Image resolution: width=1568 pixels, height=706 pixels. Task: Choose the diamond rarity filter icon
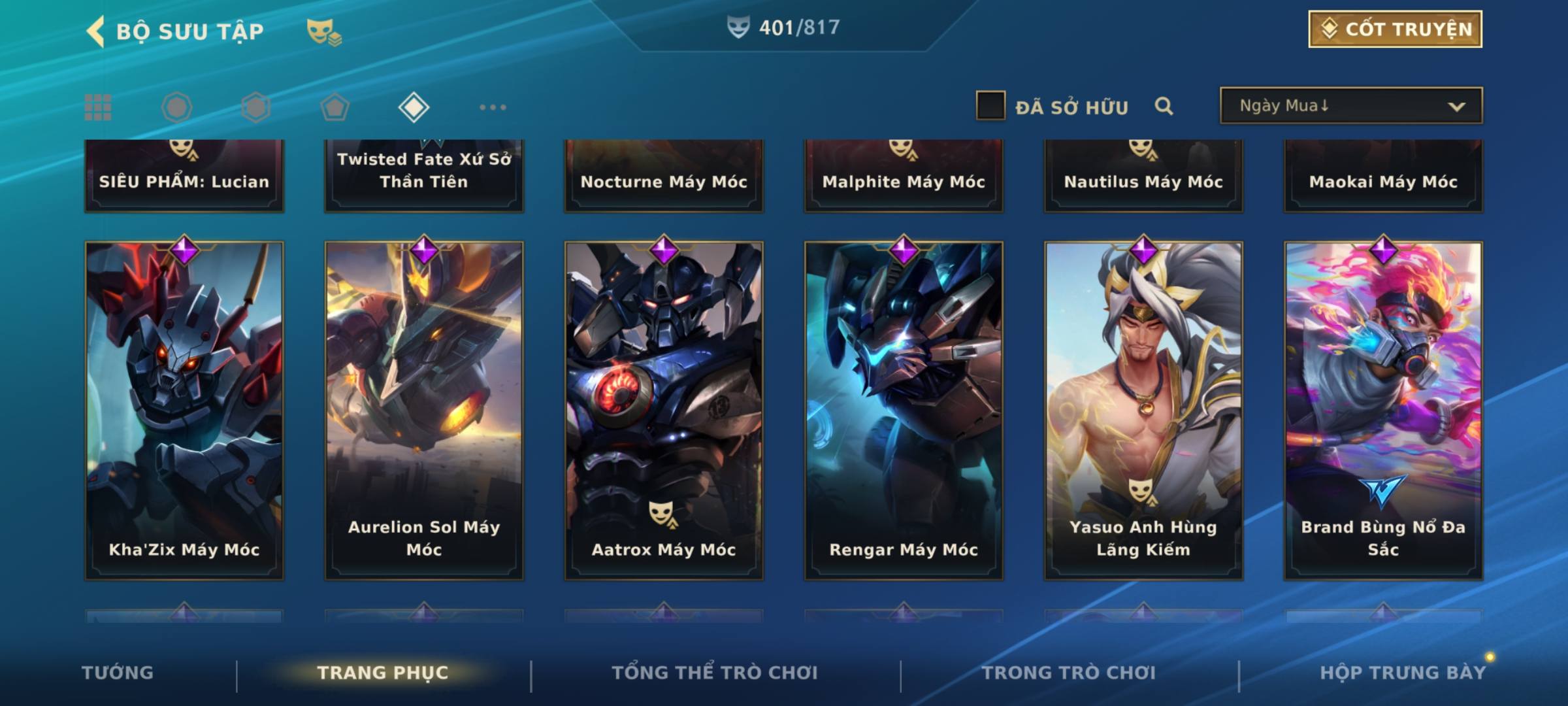pyautogui.click(x=414, y=107)
